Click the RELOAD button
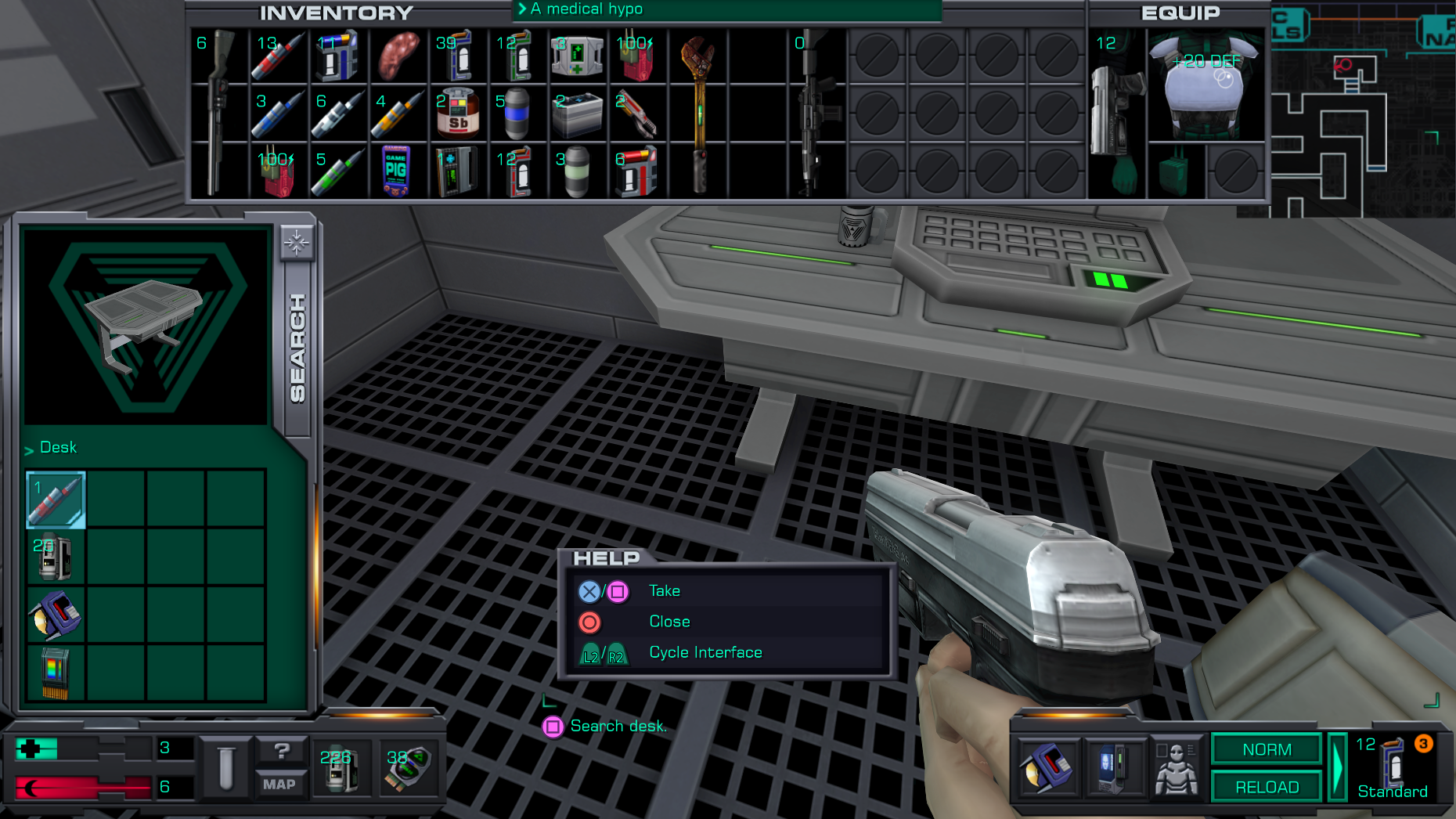1456x819 pixels. [1266, 787]
